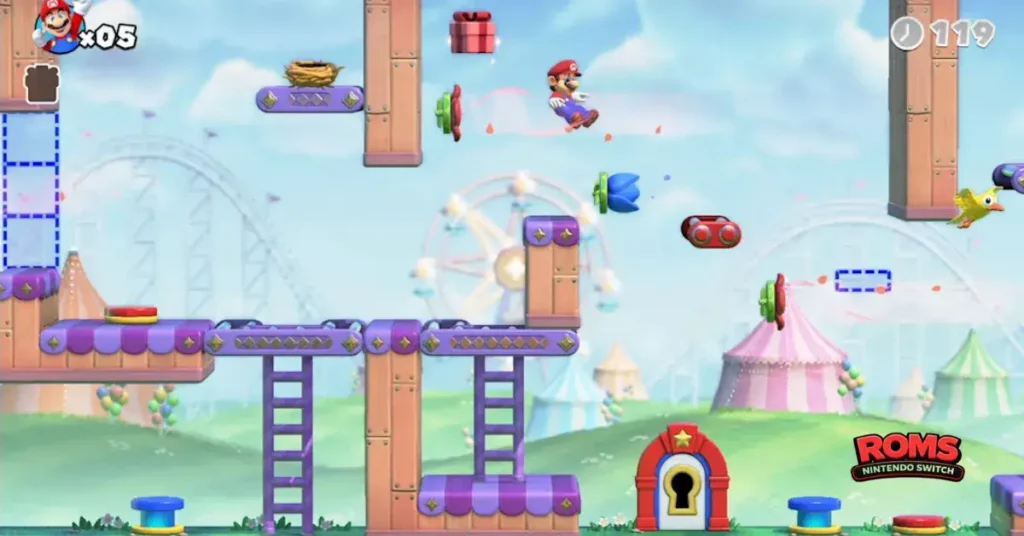The width and height of the screenshot is (1024, 536).
Task: Click the ROMS Nintendo Switch watermark logo
Action: click(x=908, y=456)
